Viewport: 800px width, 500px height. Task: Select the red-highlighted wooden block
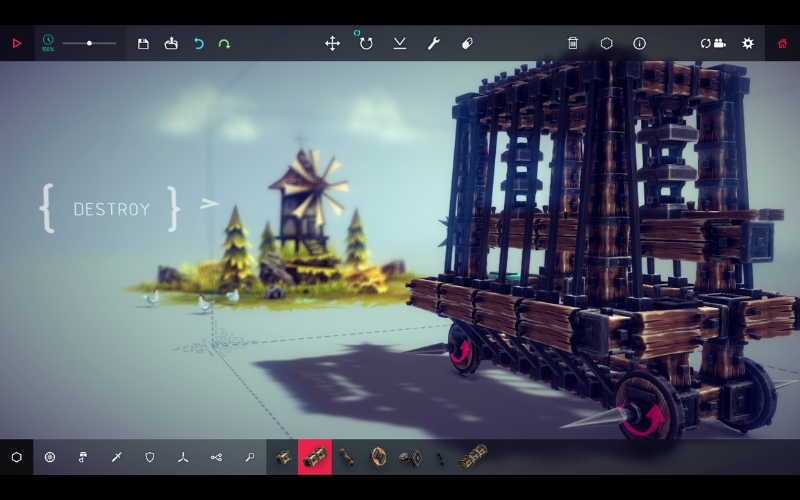click(x=315, y=457)
